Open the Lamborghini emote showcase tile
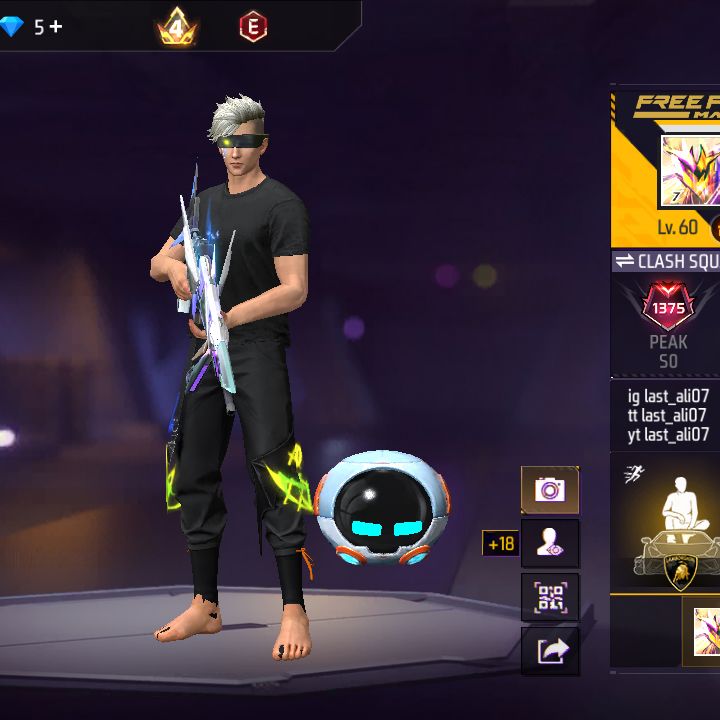The image size is (720, 720). point(668,527)
